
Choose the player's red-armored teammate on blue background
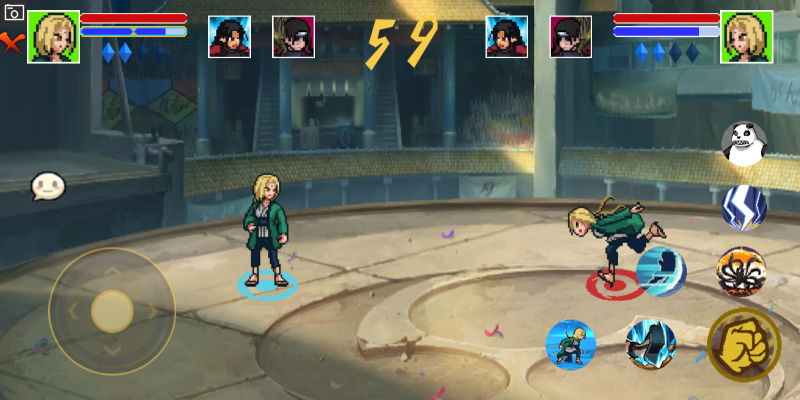tap(229, 37)
